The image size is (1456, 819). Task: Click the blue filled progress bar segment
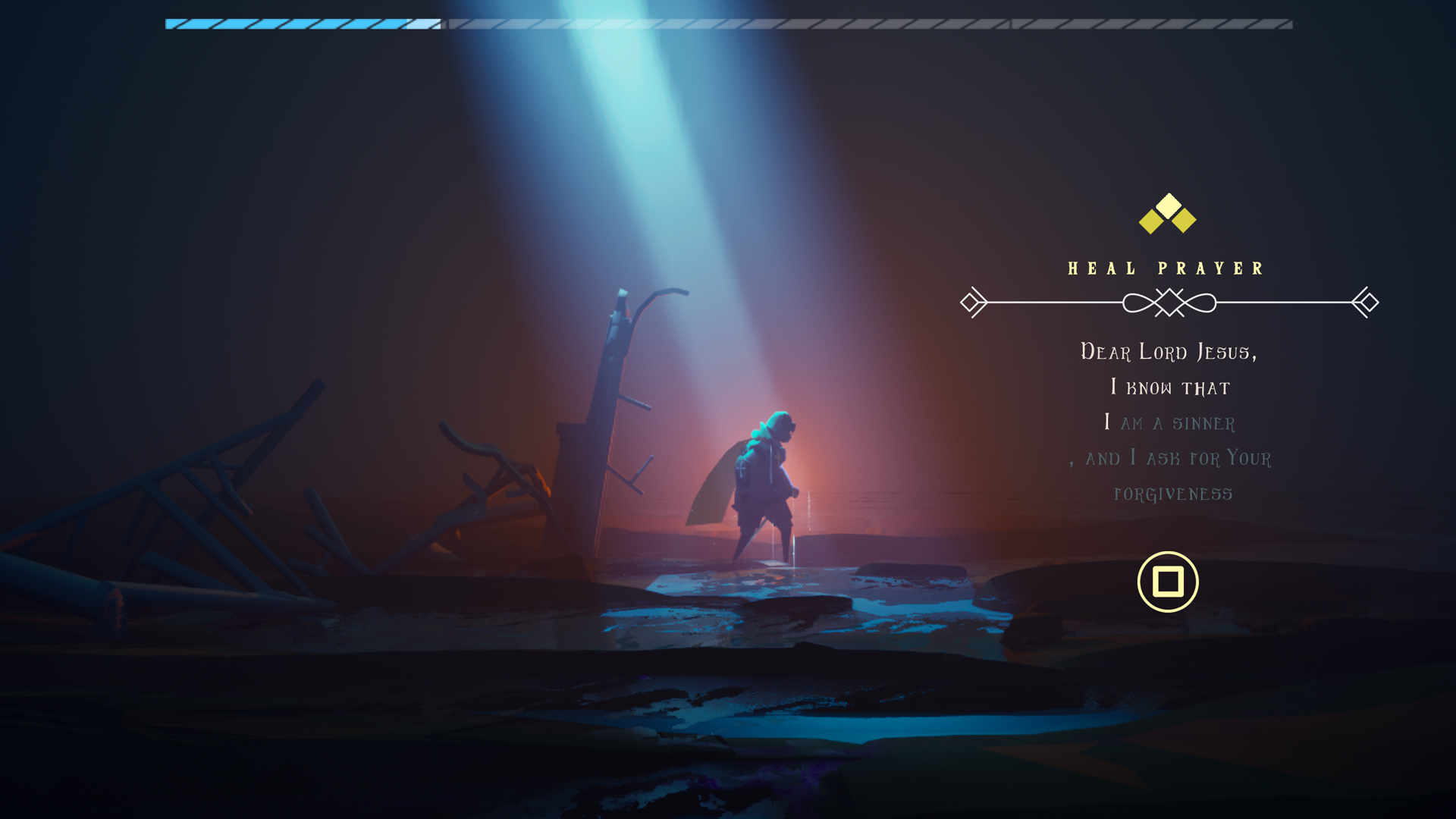point(288,25)
